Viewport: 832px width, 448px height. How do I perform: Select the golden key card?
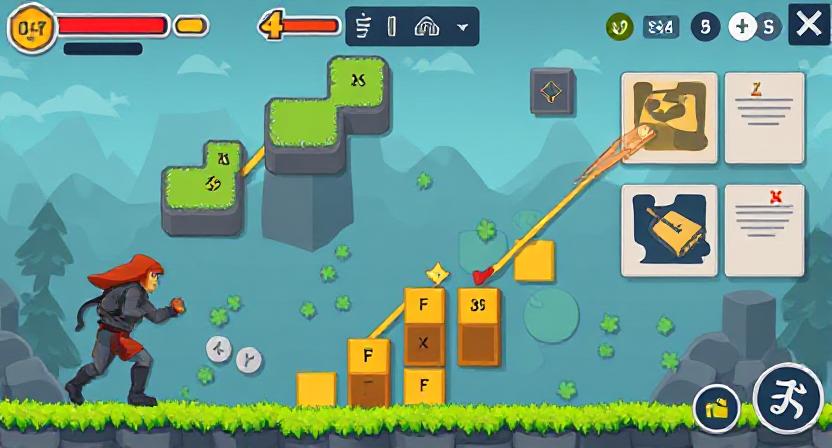pos(669,230)
